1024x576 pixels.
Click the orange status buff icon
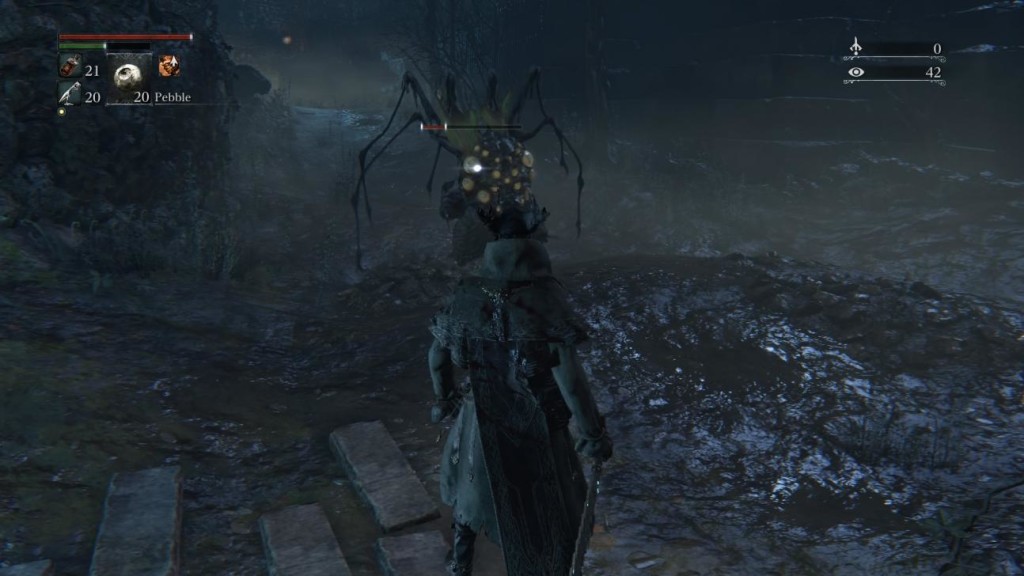(169, 67)
